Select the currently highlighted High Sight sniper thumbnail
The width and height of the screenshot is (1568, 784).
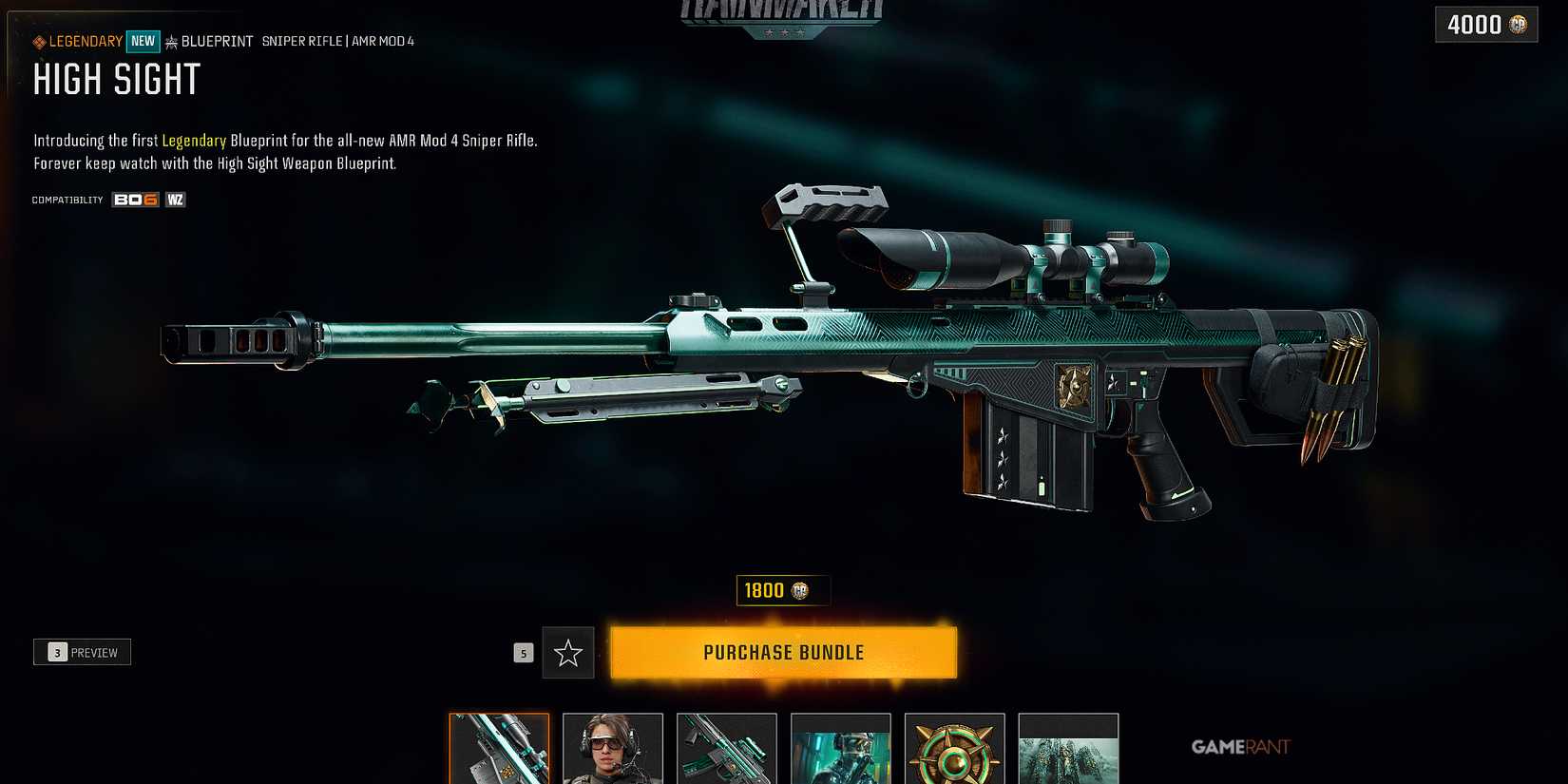coord(498,751)
